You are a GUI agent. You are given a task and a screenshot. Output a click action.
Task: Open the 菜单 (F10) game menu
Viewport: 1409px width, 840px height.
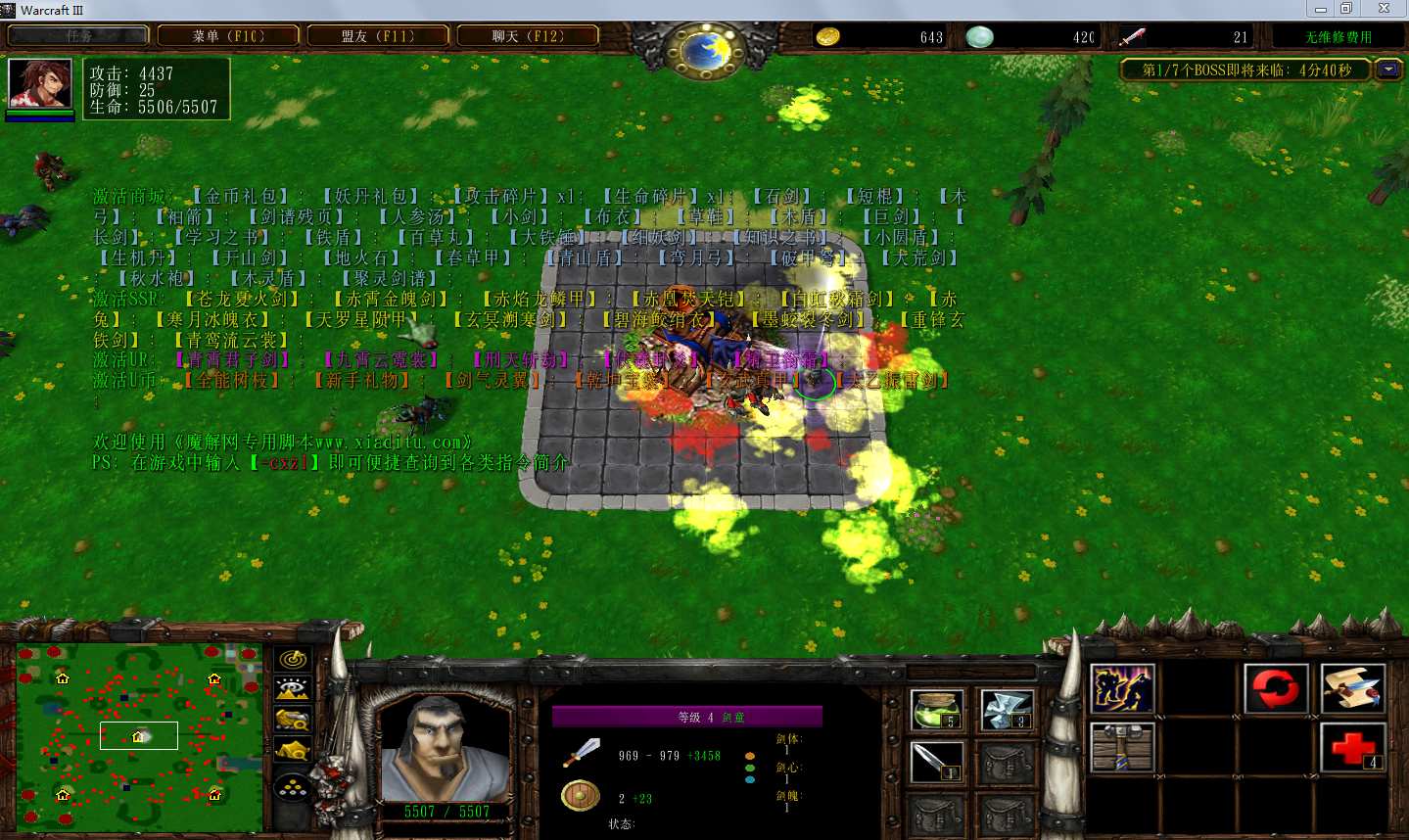tap(228, 36)
